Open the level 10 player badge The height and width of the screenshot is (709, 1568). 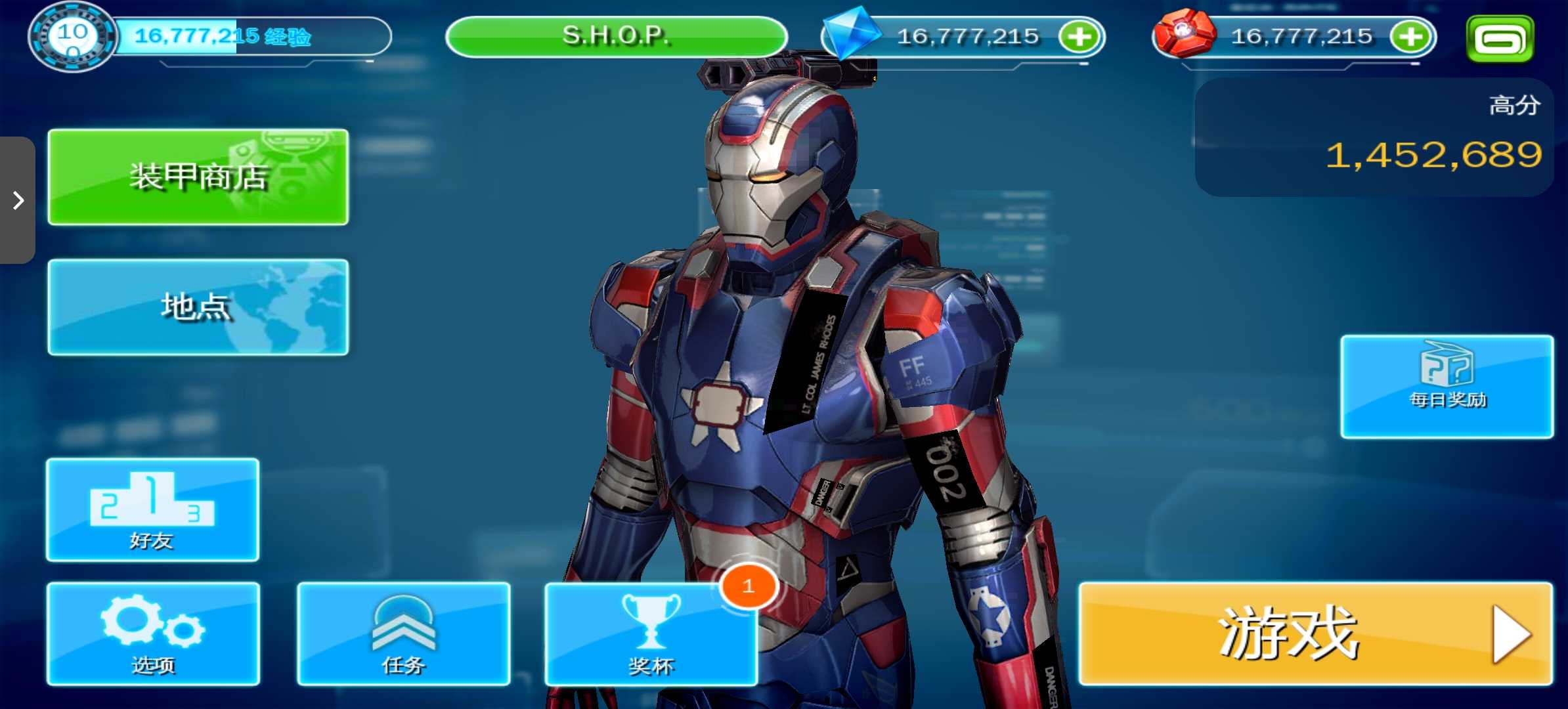[x=72, y=37]
